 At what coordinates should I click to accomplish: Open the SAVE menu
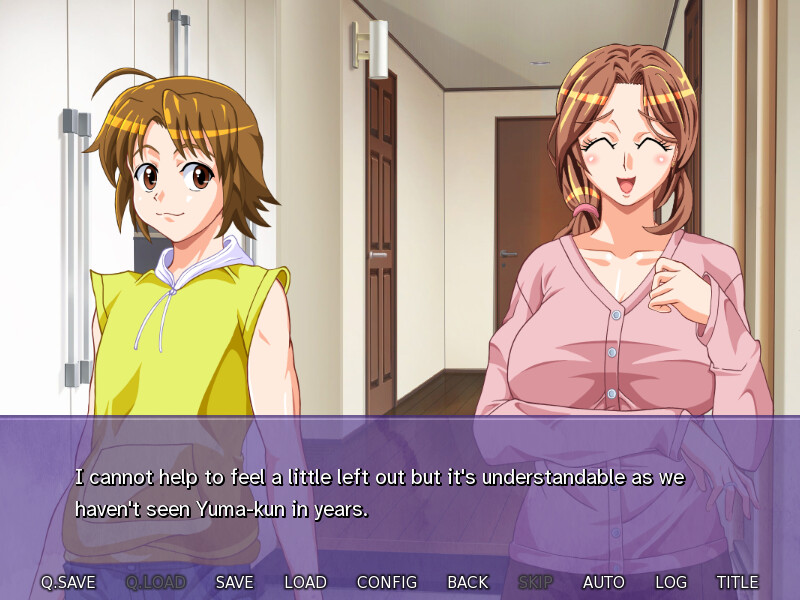click(234, 582)
